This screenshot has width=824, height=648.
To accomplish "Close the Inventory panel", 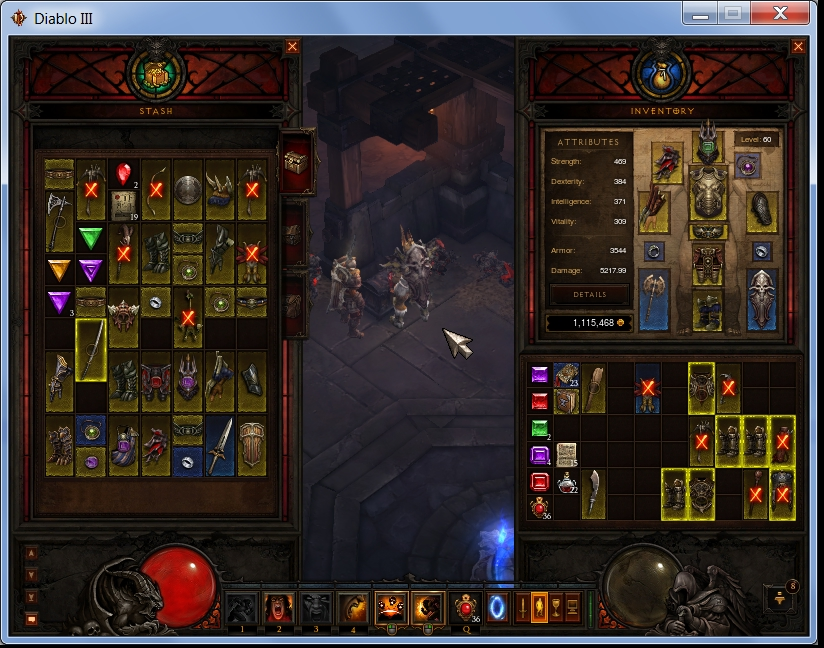I will [798, 46].
